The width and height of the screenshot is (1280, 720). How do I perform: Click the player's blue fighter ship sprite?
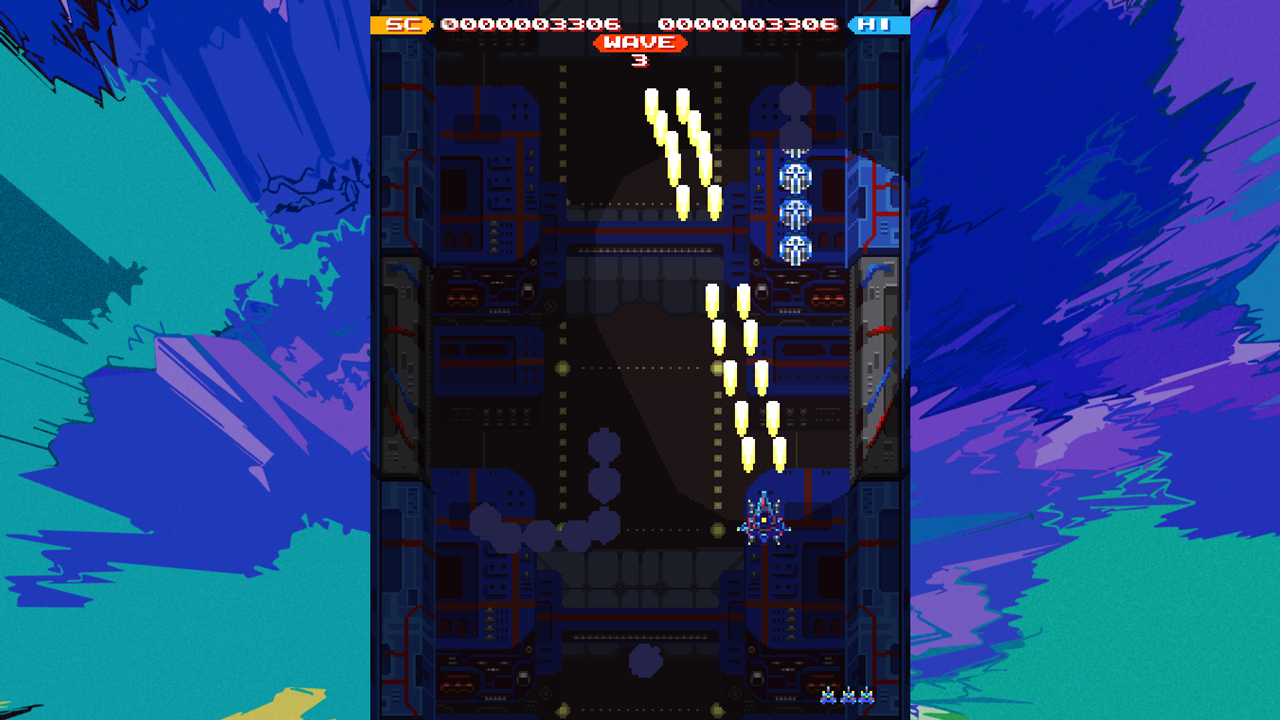pos(764,519)
